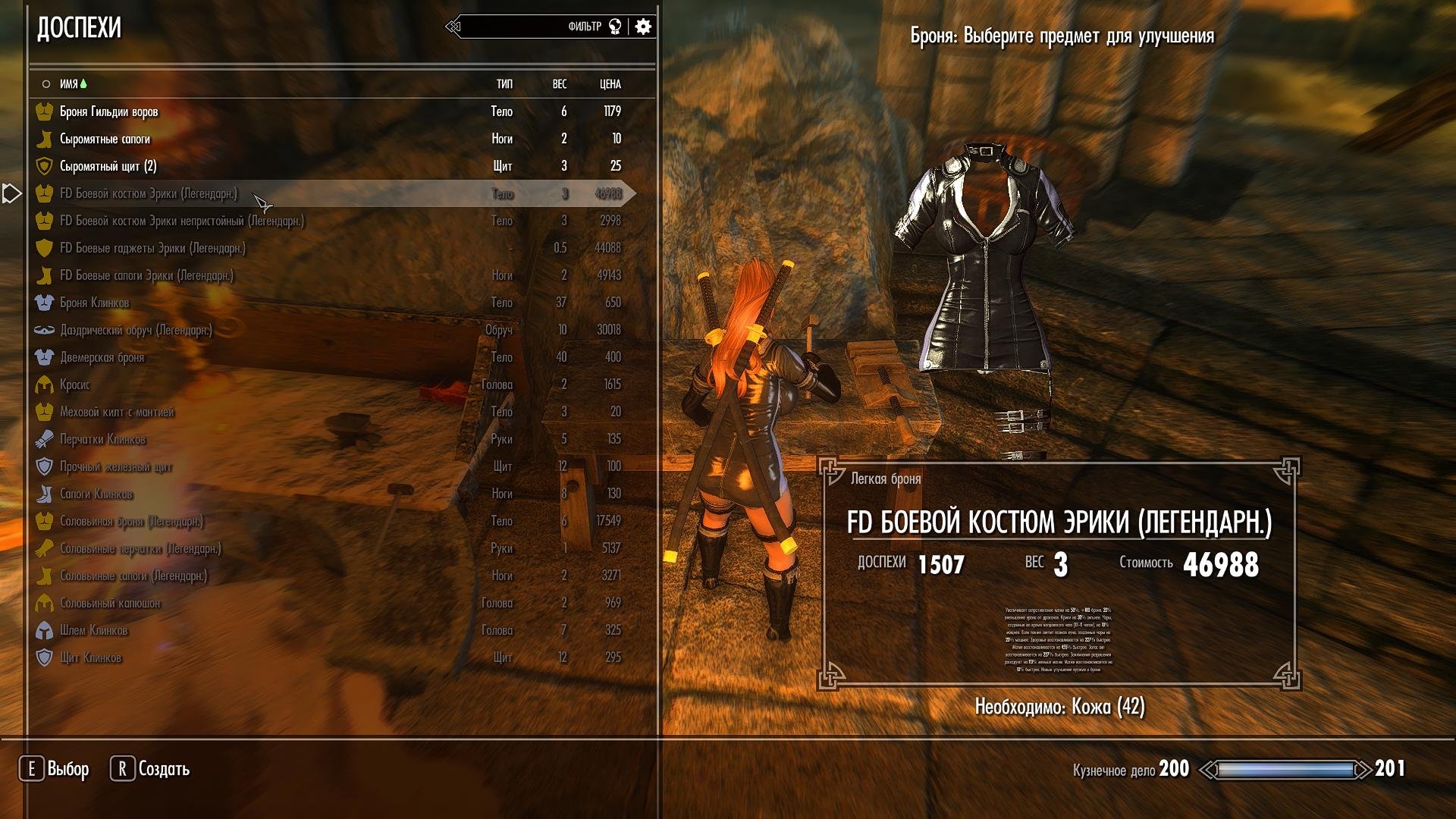Choose the Кросис mask row

tap(74, 384)
